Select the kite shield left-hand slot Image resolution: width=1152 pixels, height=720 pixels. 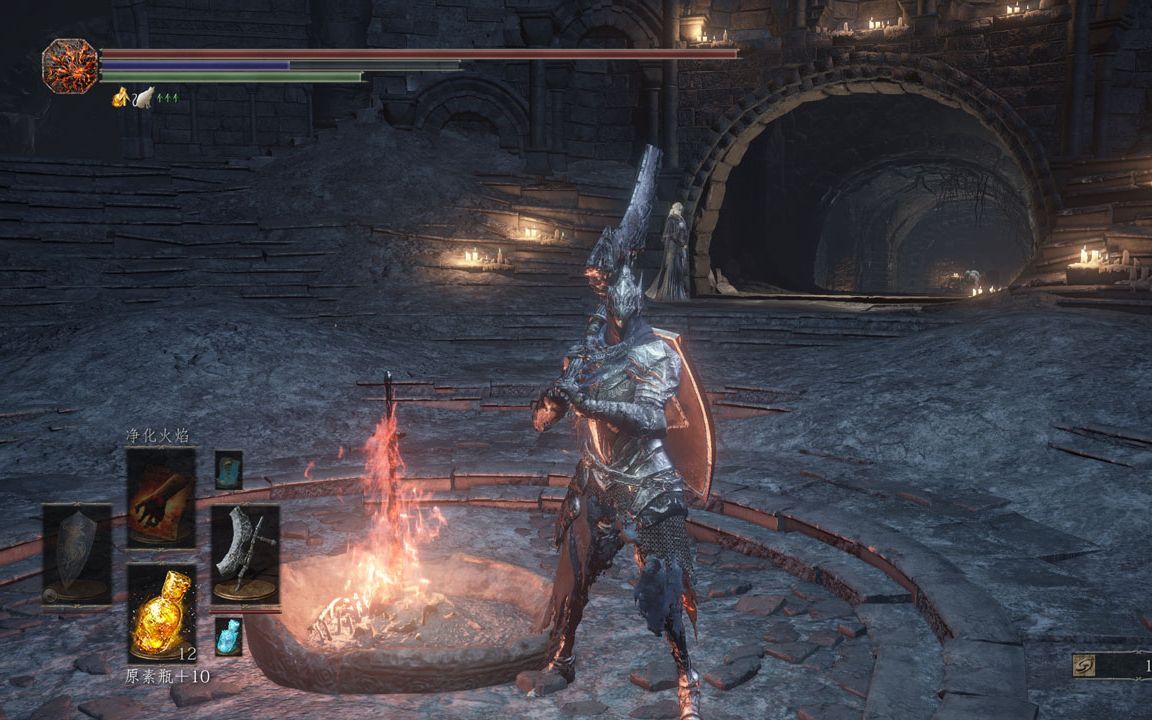[76, 552]
